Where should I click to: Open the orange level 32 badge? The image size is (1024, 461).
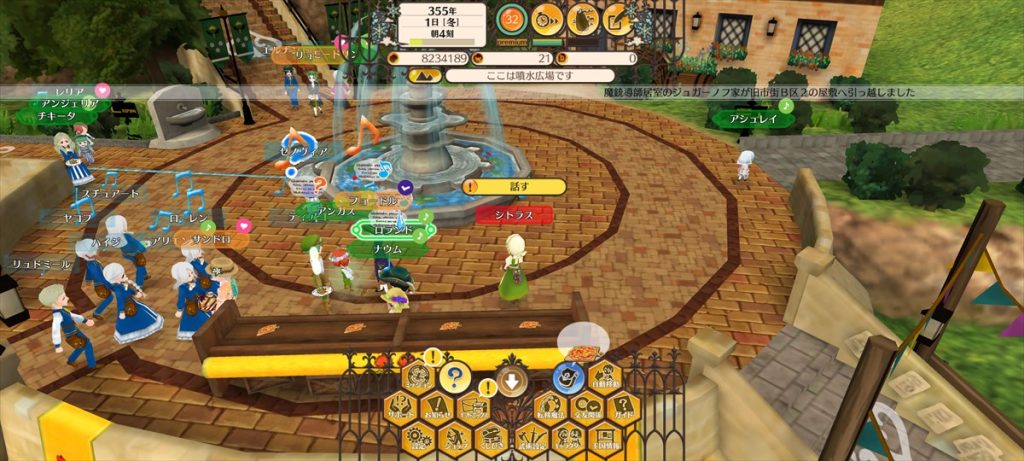point(512,18)
